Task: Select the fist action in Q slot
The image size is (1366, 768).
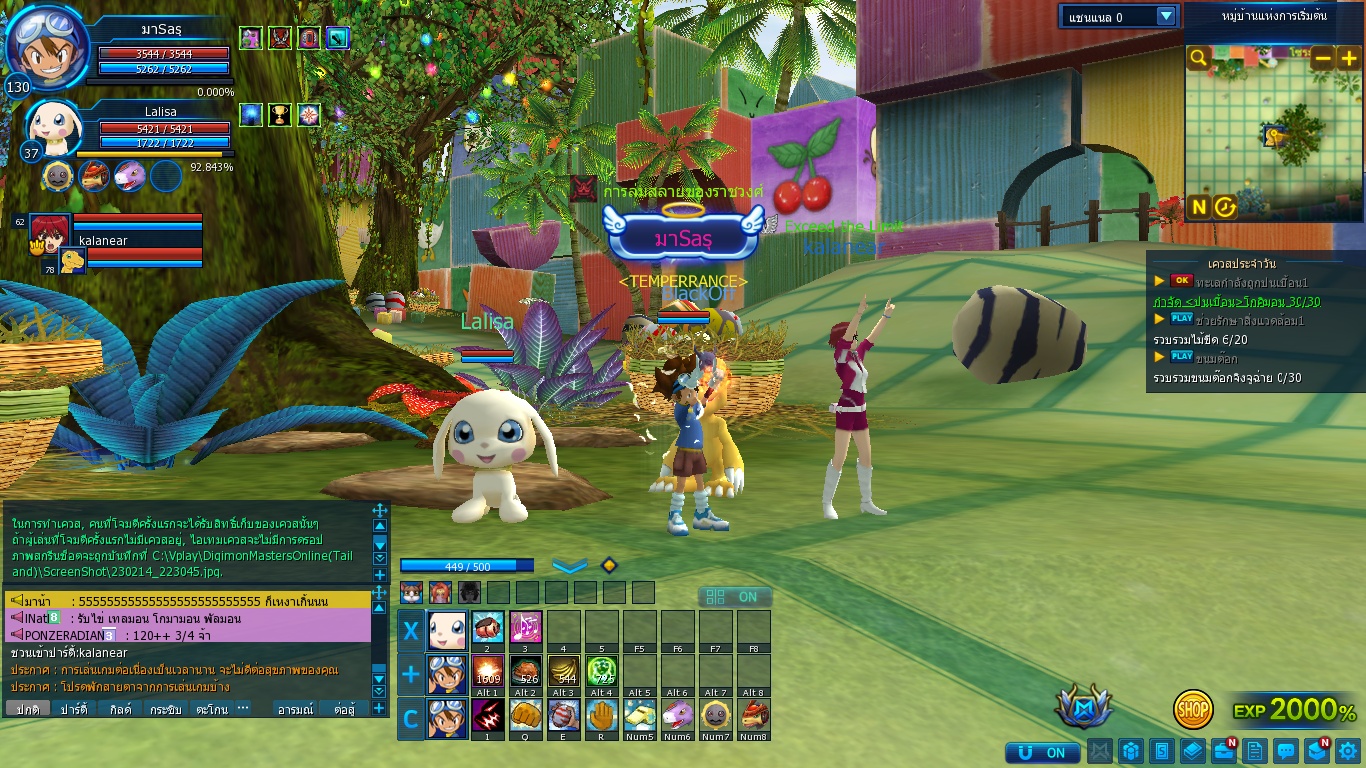Action: [525, 716]
